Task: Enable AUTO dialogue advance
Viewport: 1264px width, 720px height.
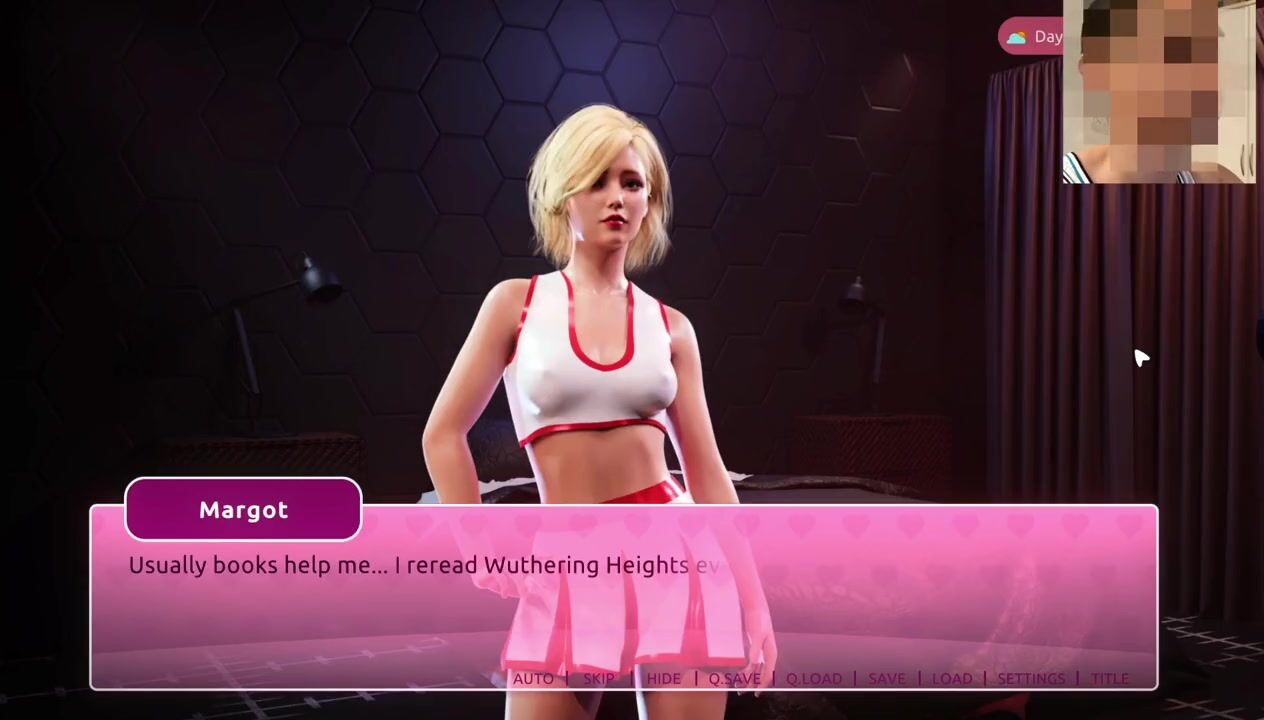Action: point(533,678)
